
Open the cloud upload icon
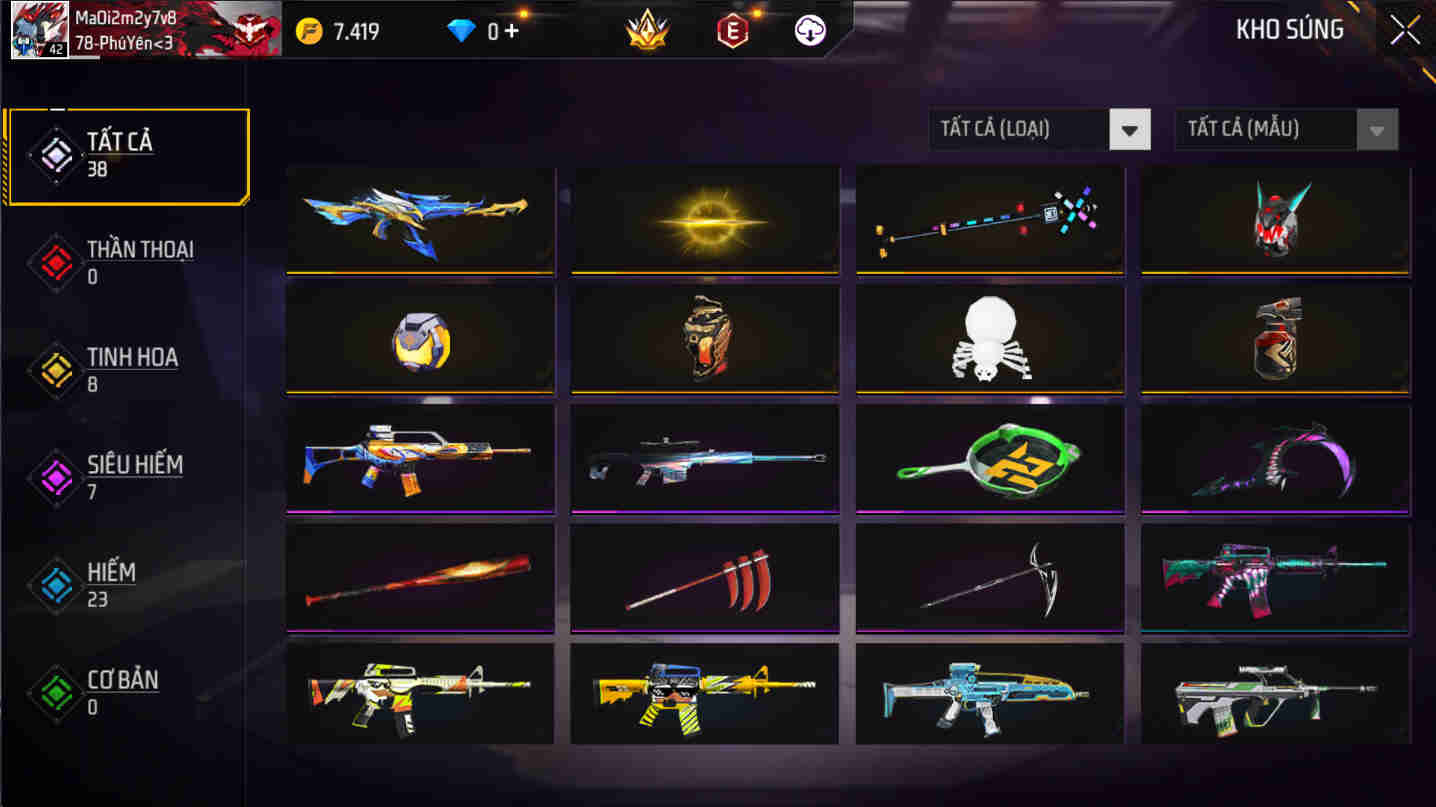pyautogui.click(x=810, y=30)
